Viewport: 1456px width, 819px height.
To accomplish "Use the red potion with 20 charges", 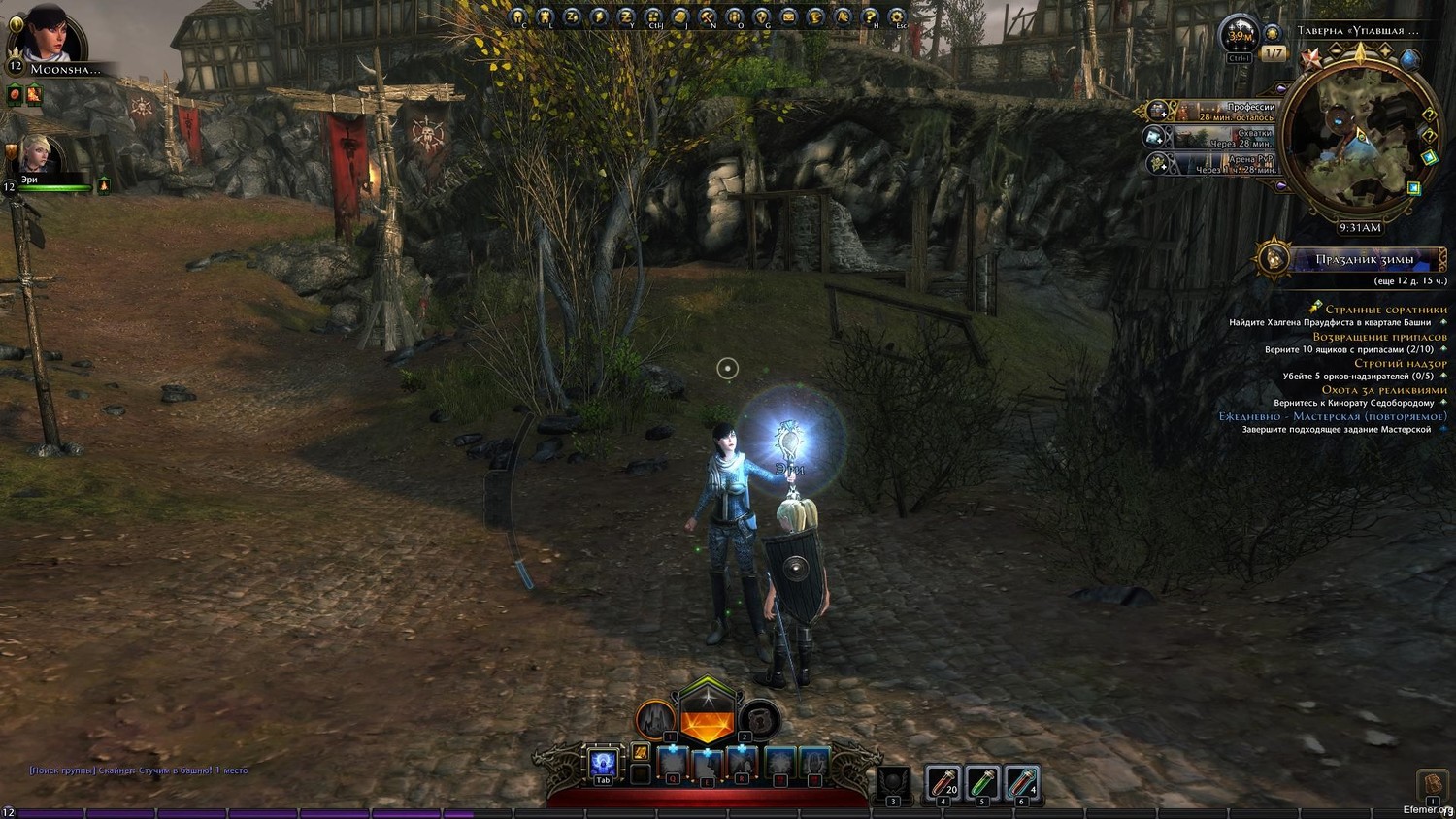I will 942,781.
